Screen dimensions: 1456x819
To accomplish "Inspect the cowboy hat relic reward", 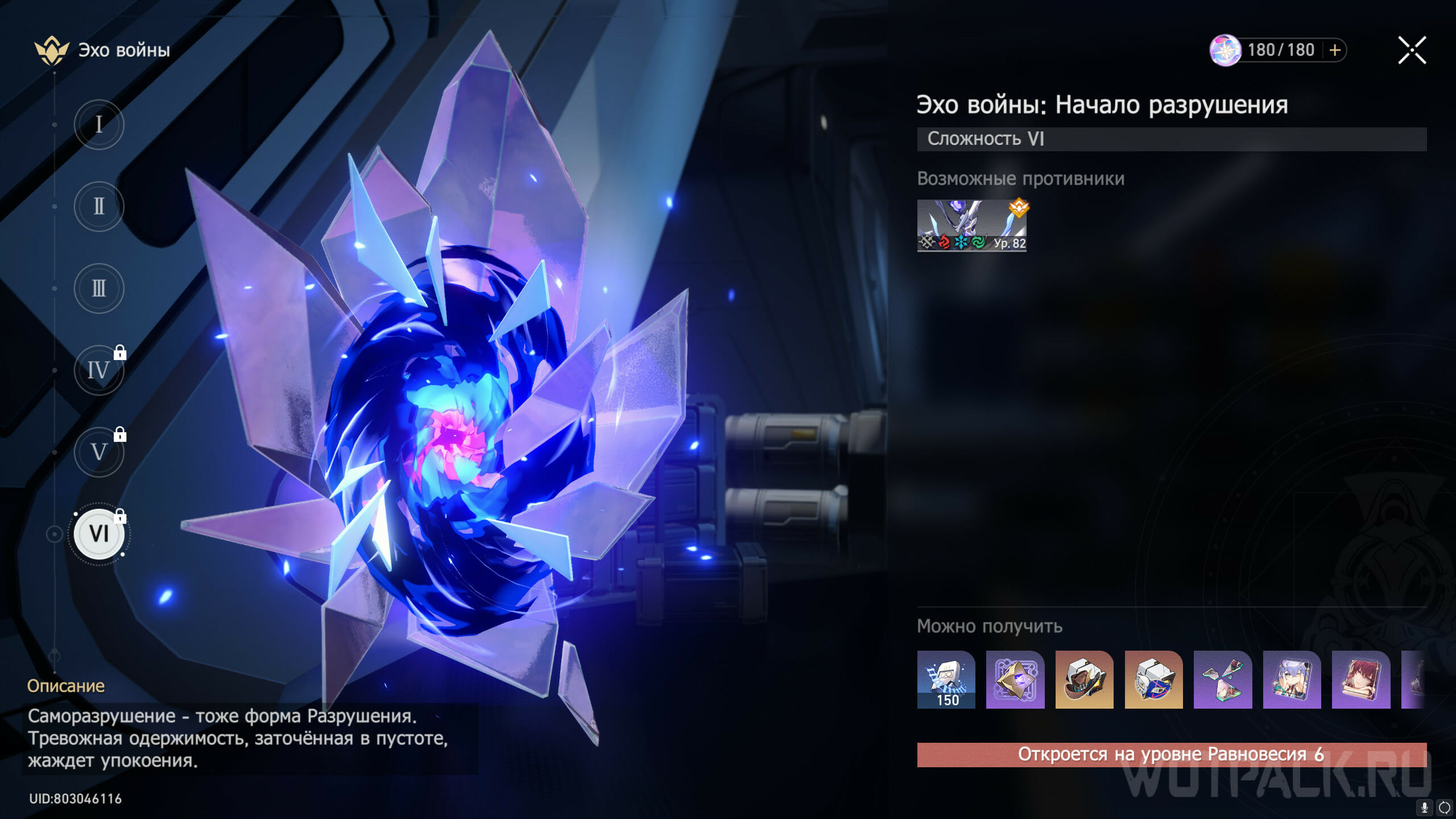I will pyautogui.click(x=1084, y=680).
